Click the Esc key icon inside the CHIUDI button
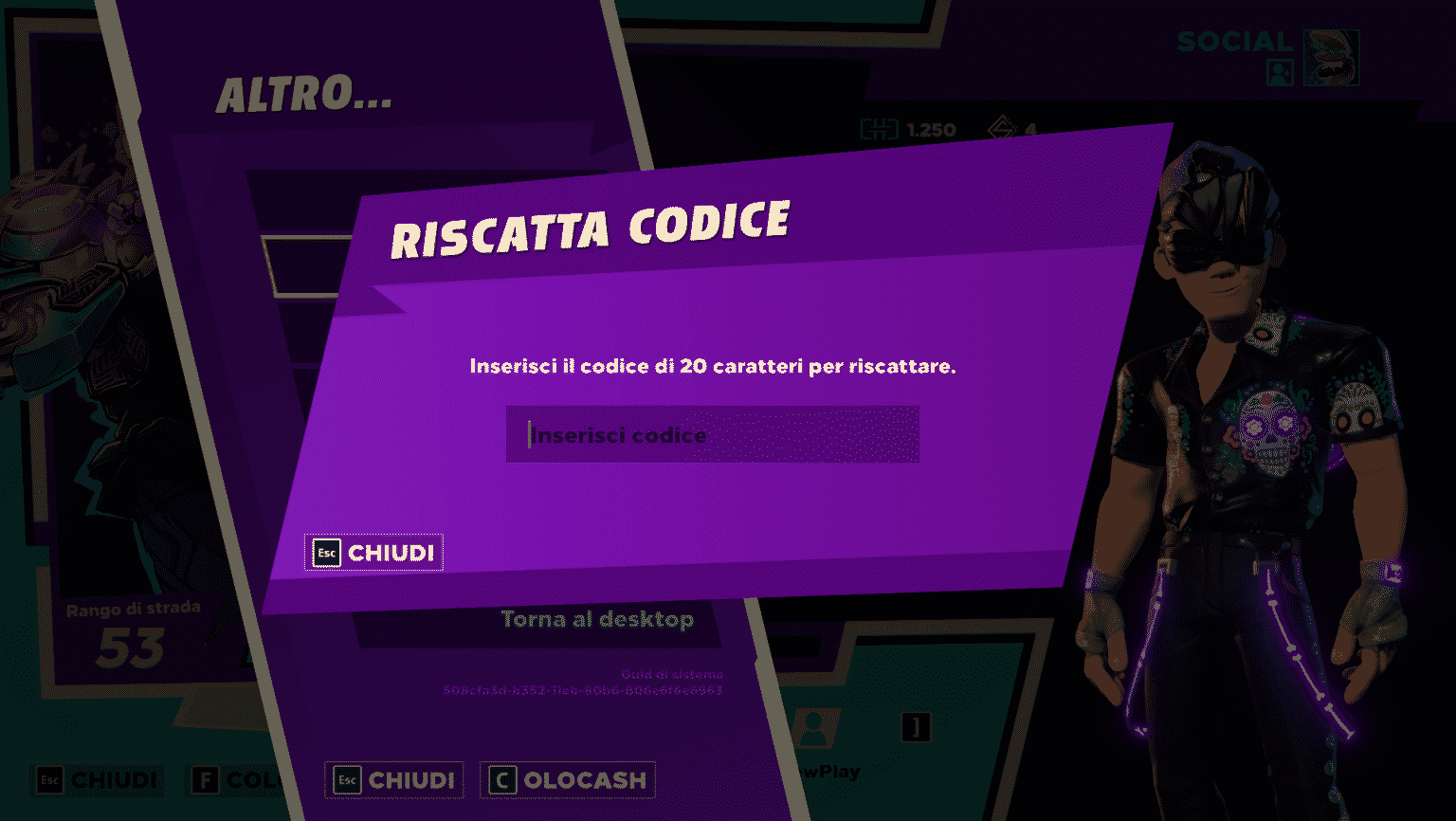 325,553
